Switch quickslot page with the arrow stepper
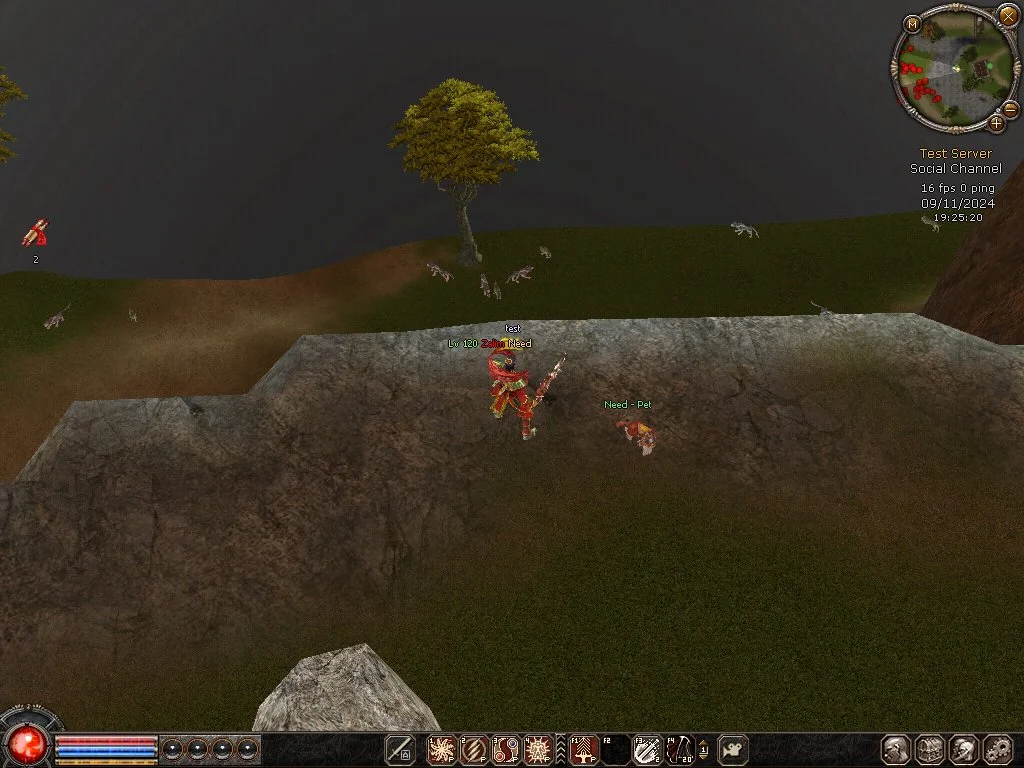Viewport: 1024px width, 768px height. tap(703, 749)
